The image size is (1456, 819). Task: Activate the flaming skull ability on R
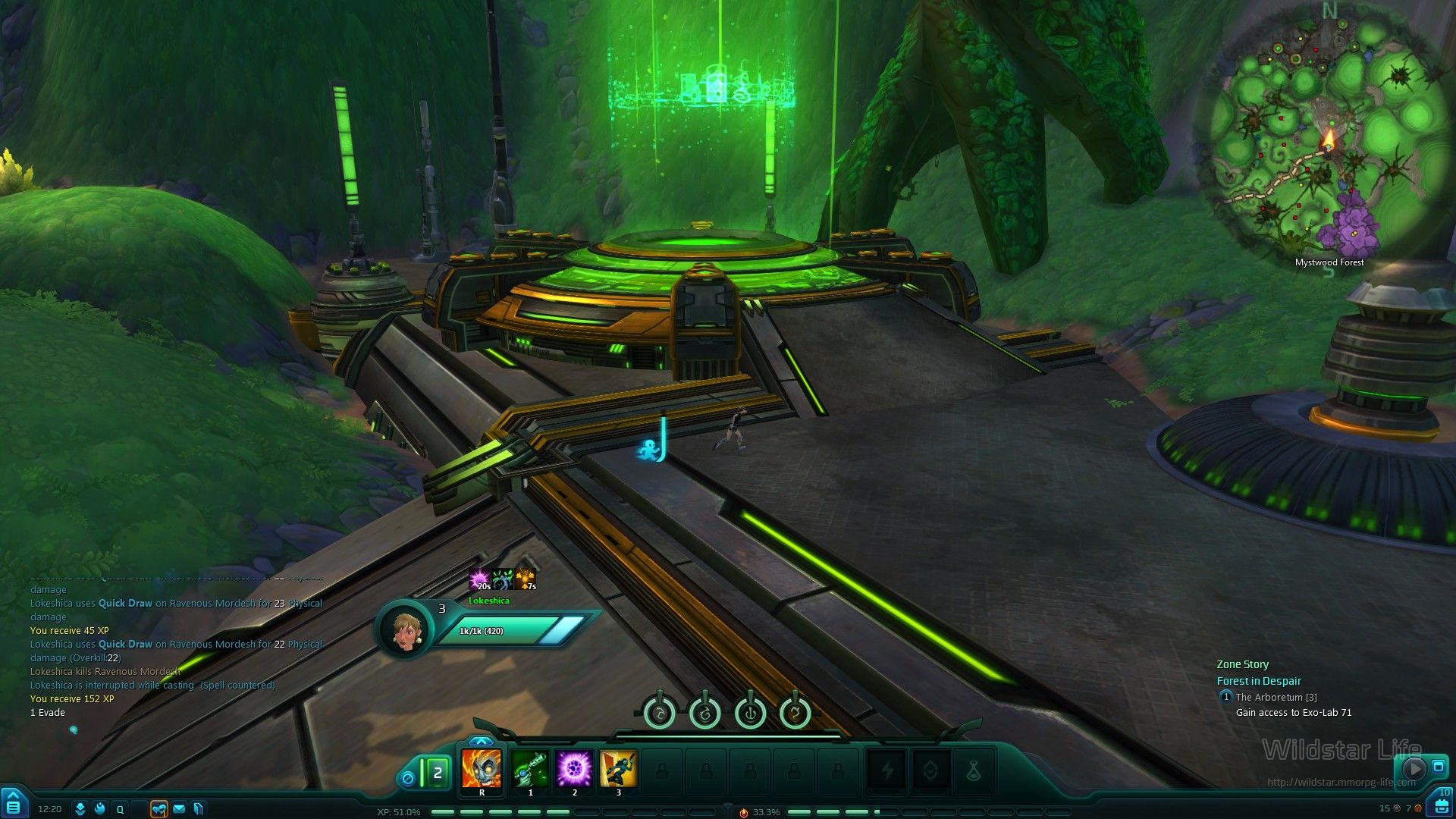click(x=482, y=770)
